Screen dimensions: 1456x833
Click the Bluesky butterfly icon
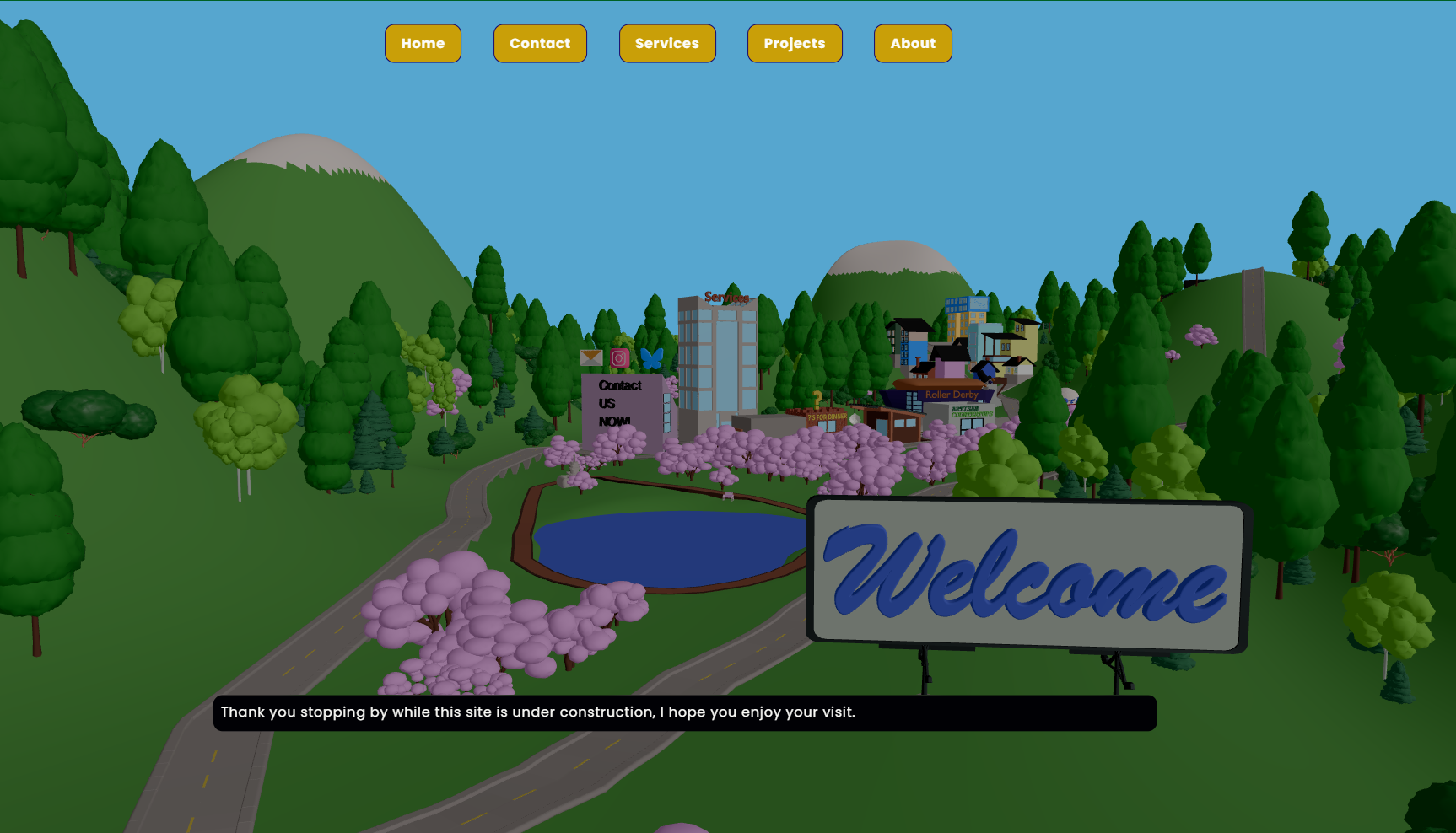(x=652, y=358)
